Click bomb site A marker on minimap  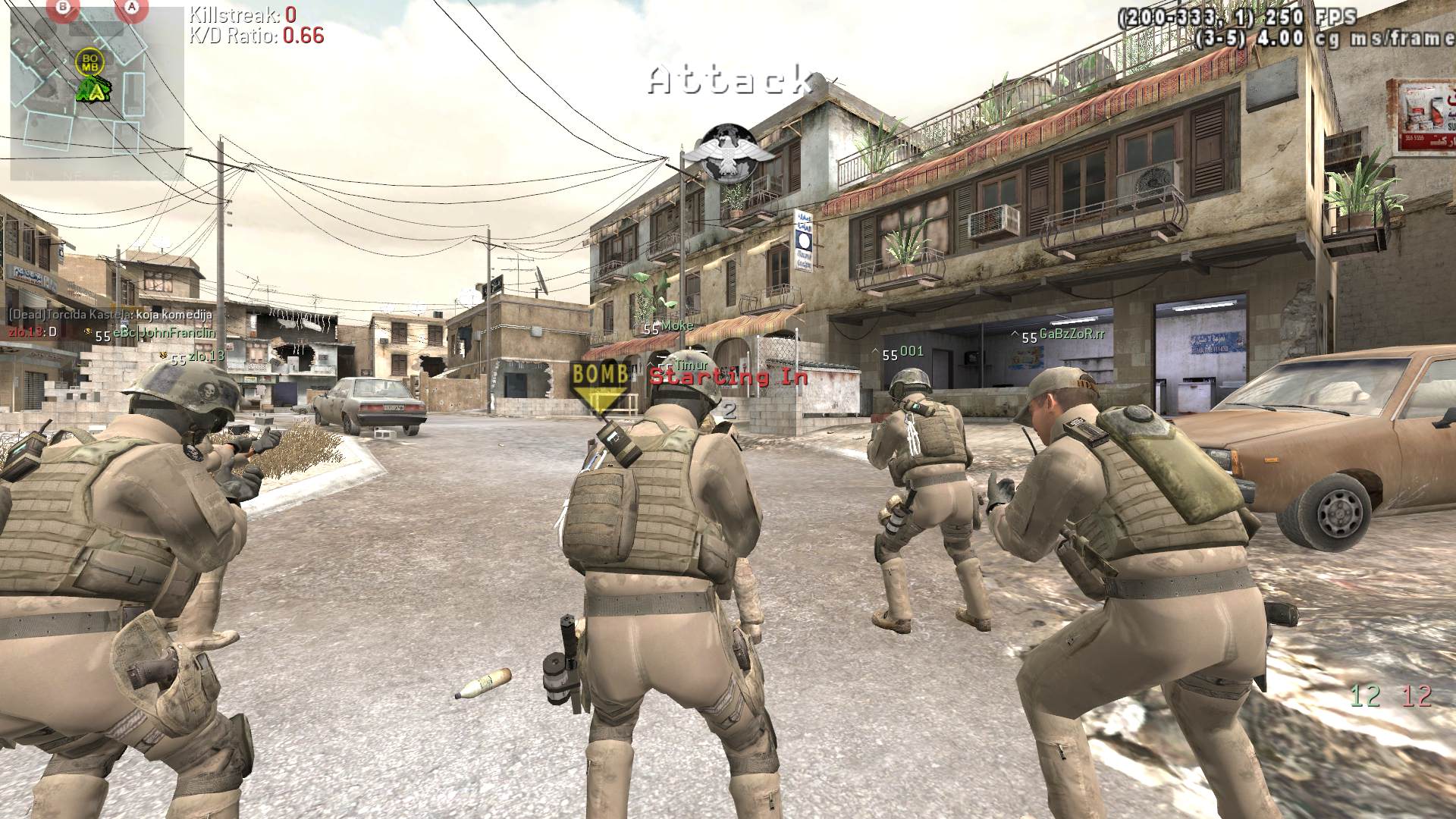pos(132,8)
